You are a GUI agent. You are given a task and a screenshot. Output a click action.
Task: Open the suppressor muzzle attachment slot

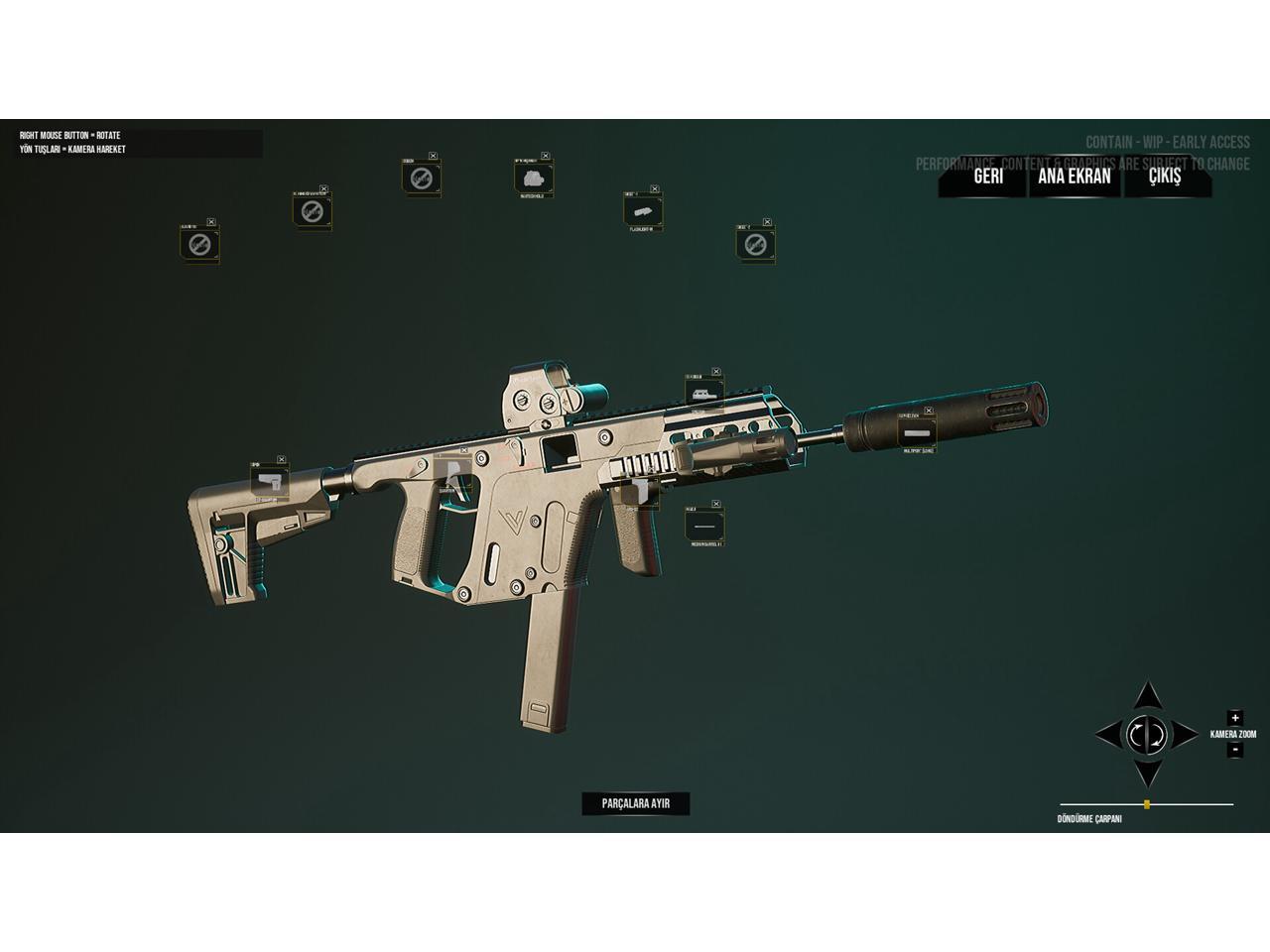click(917, 433)
